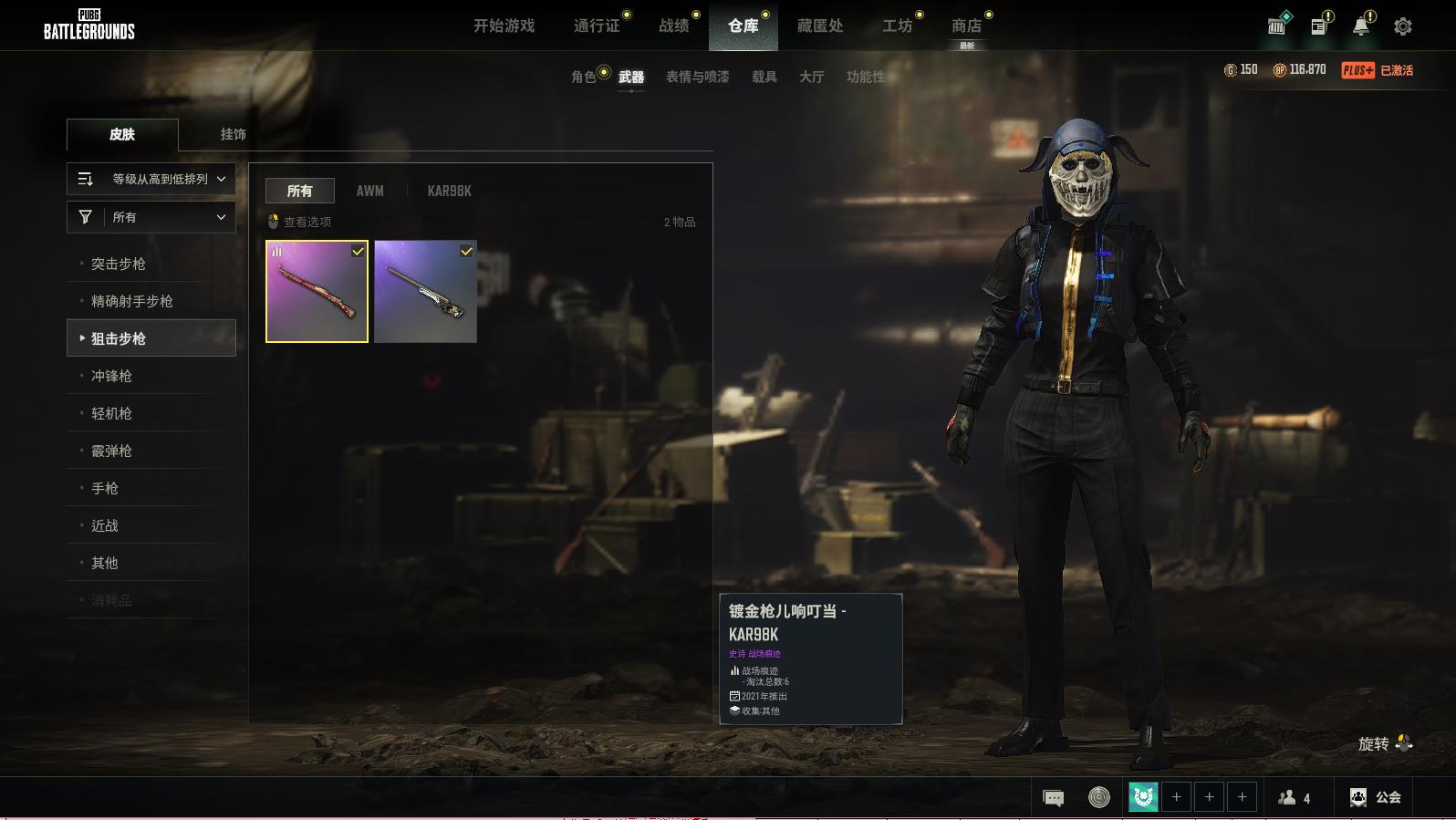
Task: Filter skins by the AWM tab
Action: click(x=369, y=191)
